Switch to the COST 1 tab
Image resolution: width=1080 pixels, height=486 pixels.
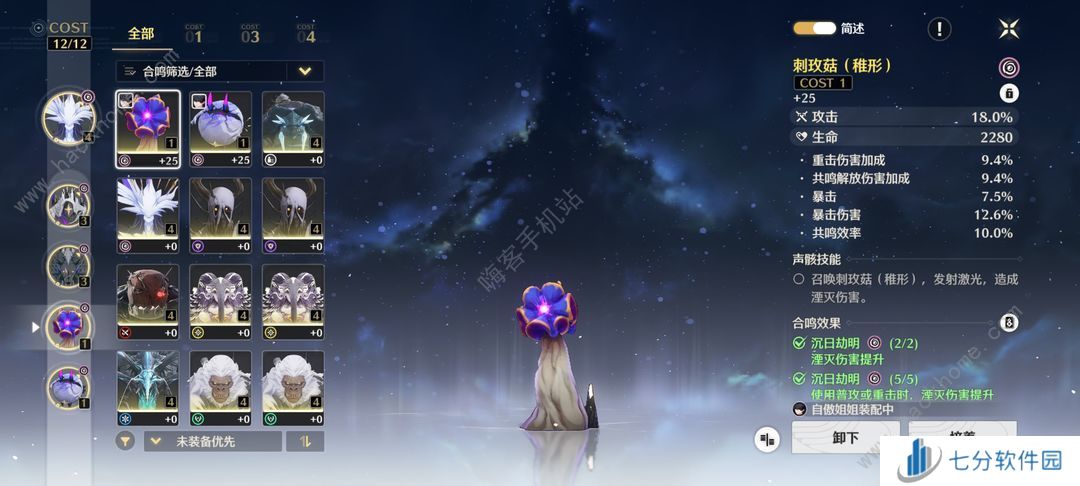(x=193, y=34)
